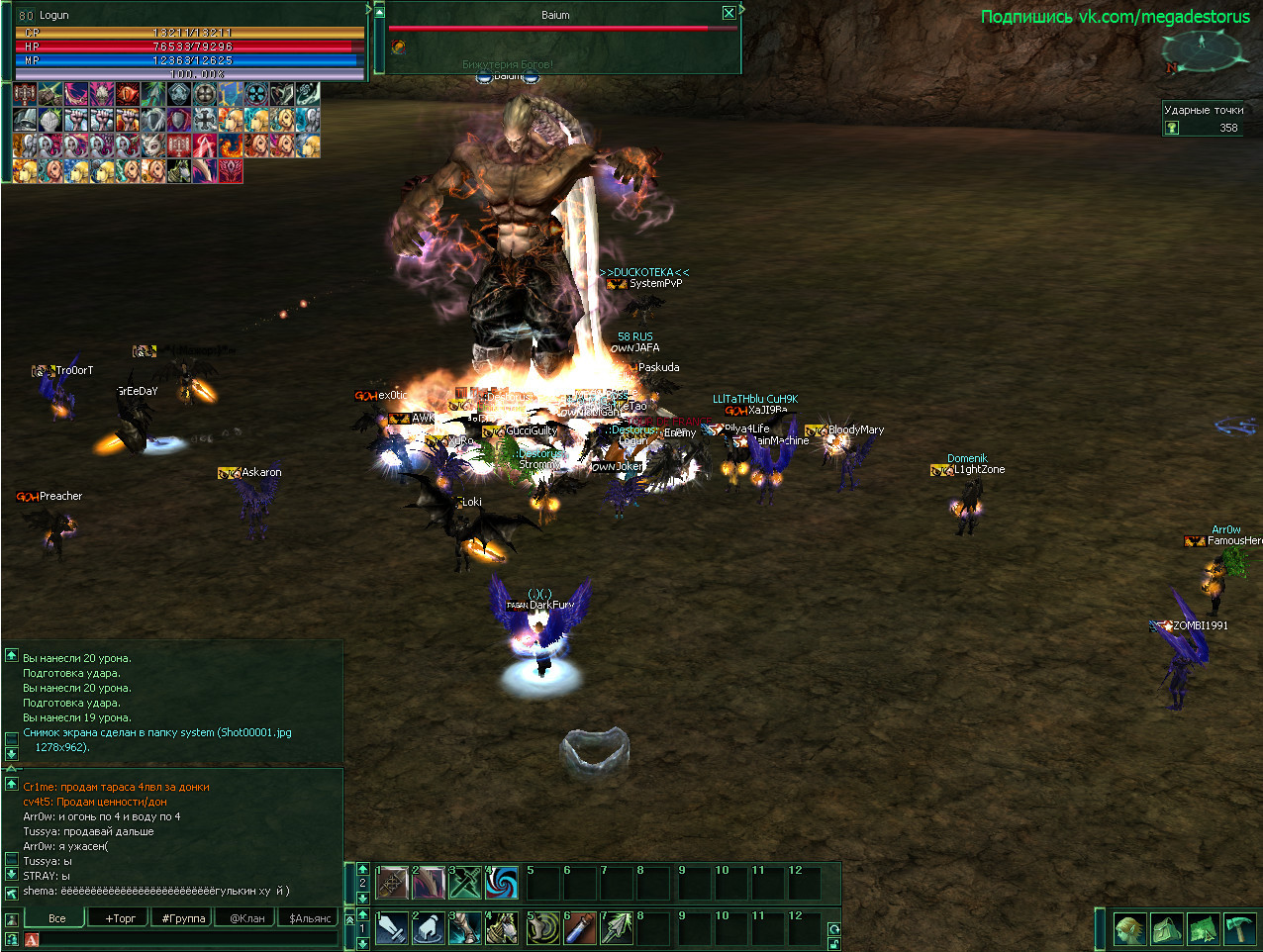Open the #Группа chat tab
Screen dimensions: 1263x952
point(183,918)
